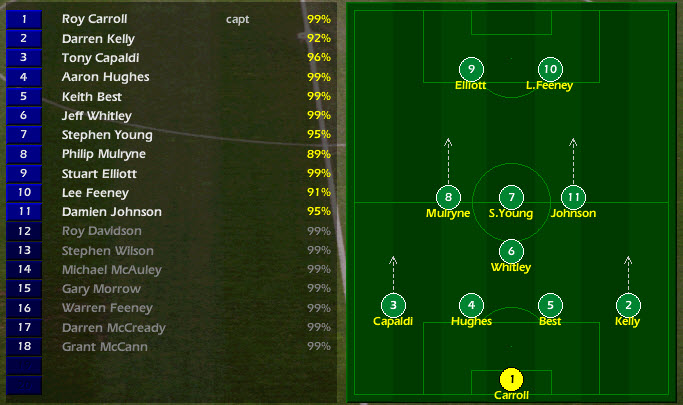Image resolution: width=683 pixels, height=405 pixels.
Task: Select Johnson's number 11 midfield marker
Action: click(573, 197)
